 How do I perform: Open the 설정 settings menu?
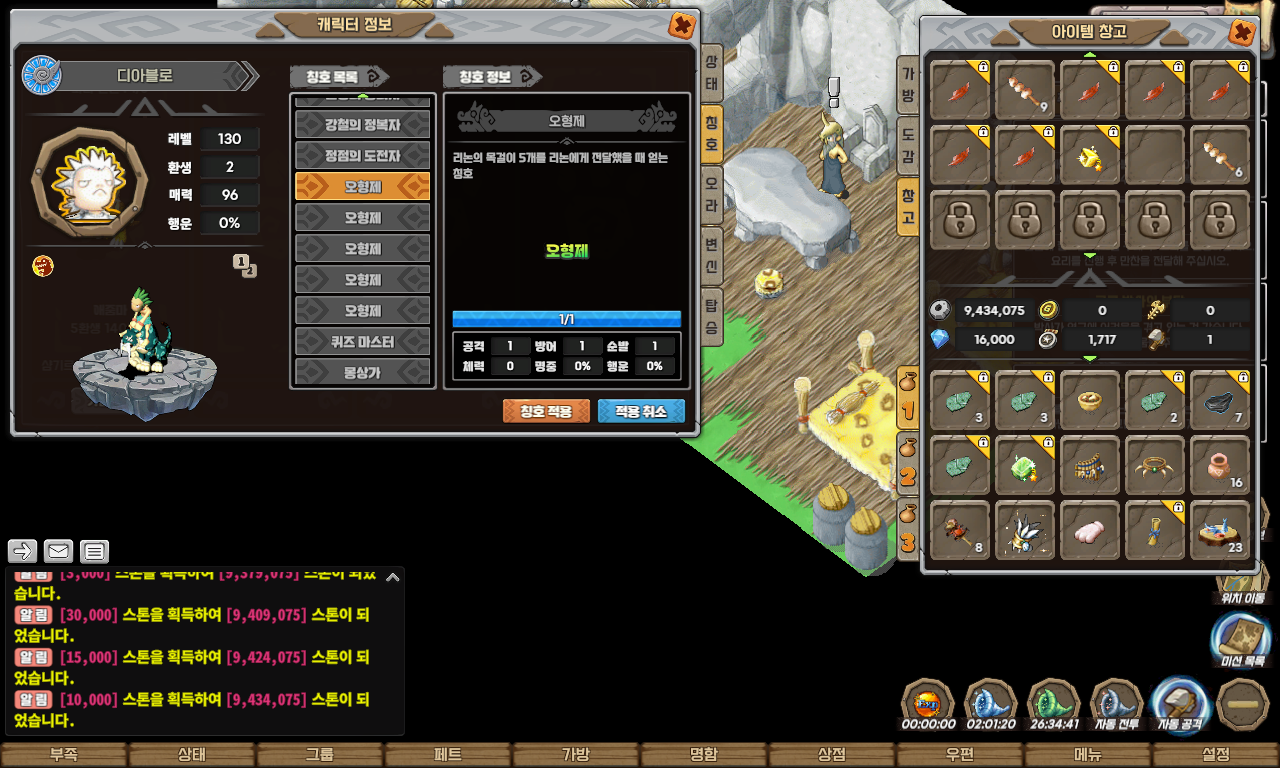click(x=1215, y=755)
